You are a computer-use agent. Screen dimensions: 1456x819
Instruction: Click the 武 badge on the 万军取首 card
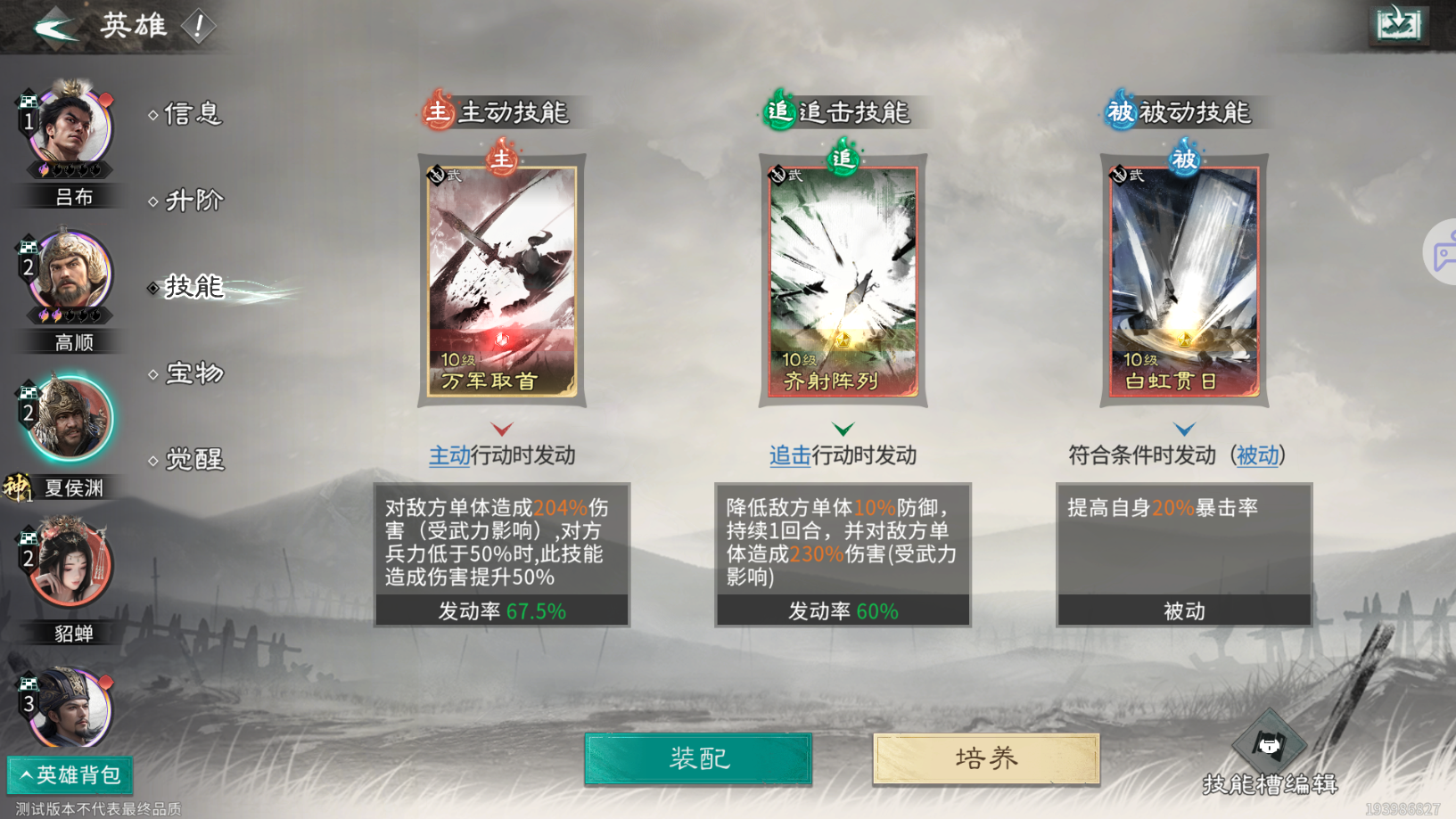click(439, 173)
